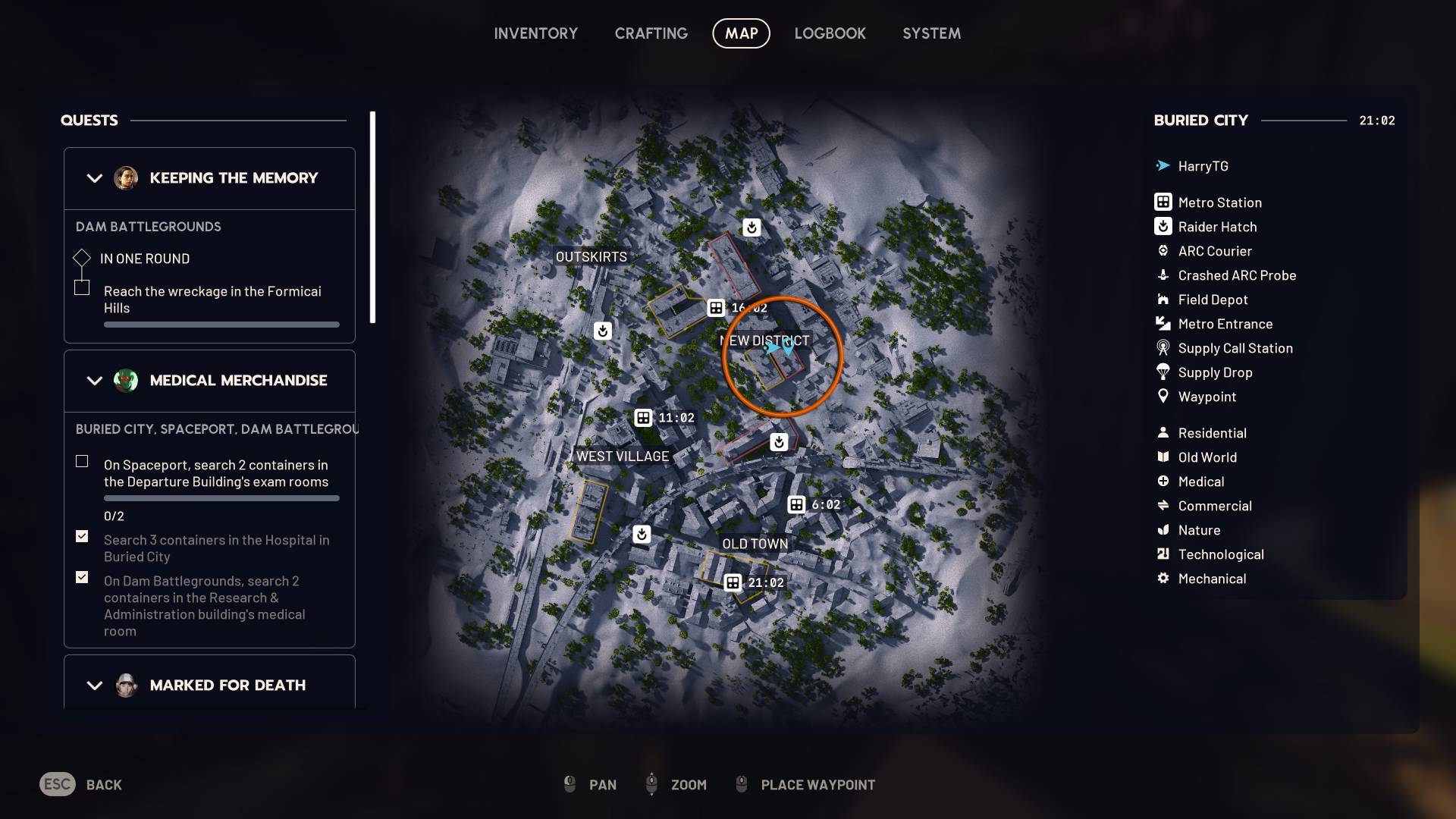Click the Waypoint legend icon
The image size is (1456, 819).
click(x=1163, y=397)
